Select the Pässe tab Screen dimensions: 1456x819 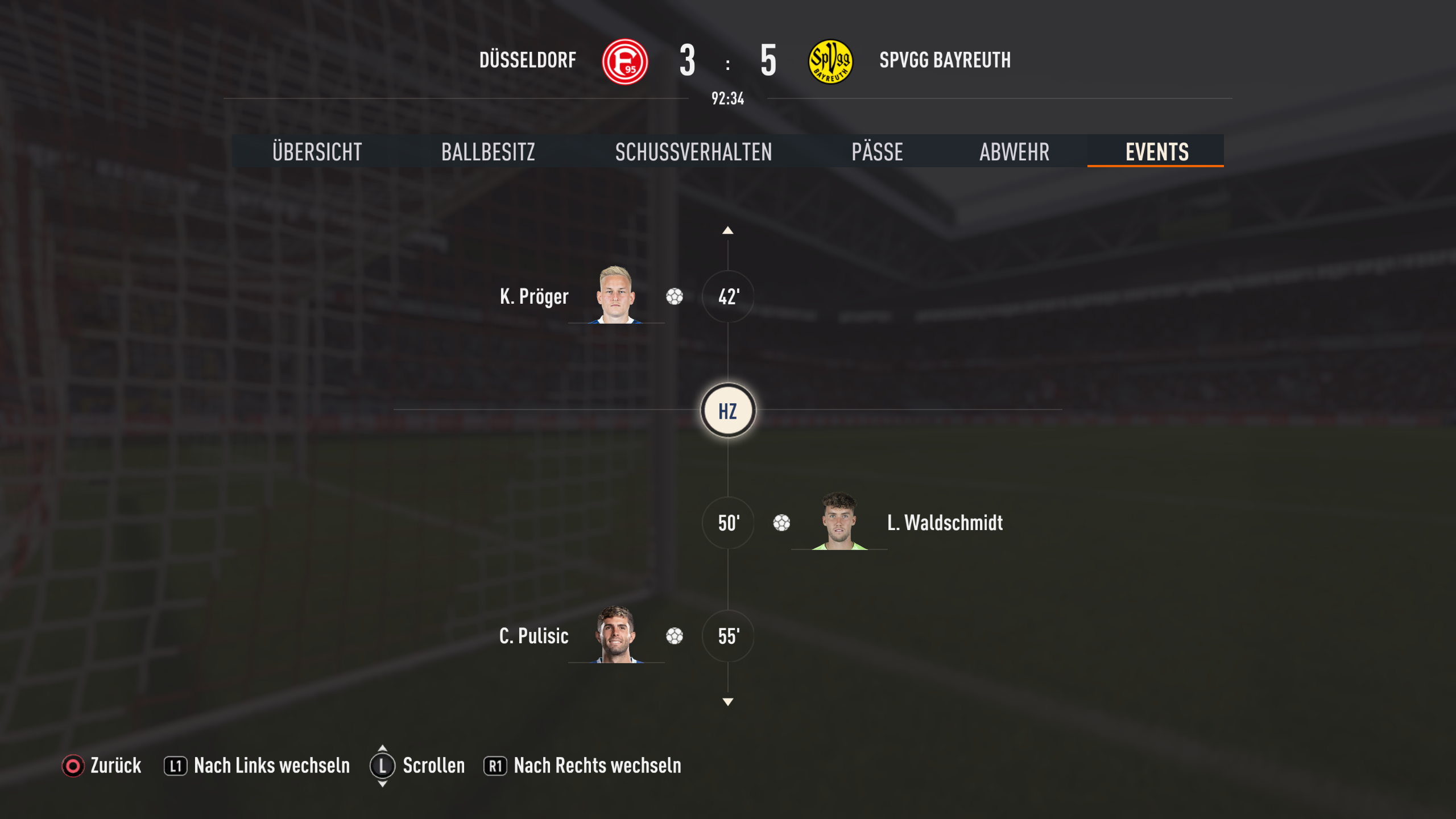(x=877, y=152)
